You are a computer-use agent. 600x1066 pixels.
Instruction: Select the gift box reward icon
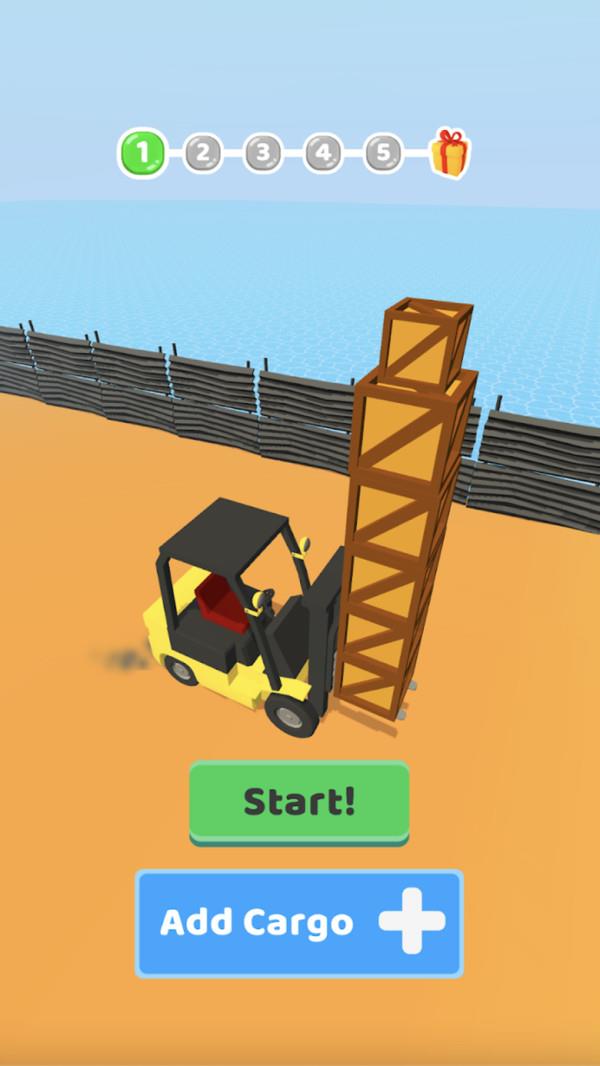(x=449, y=153)
